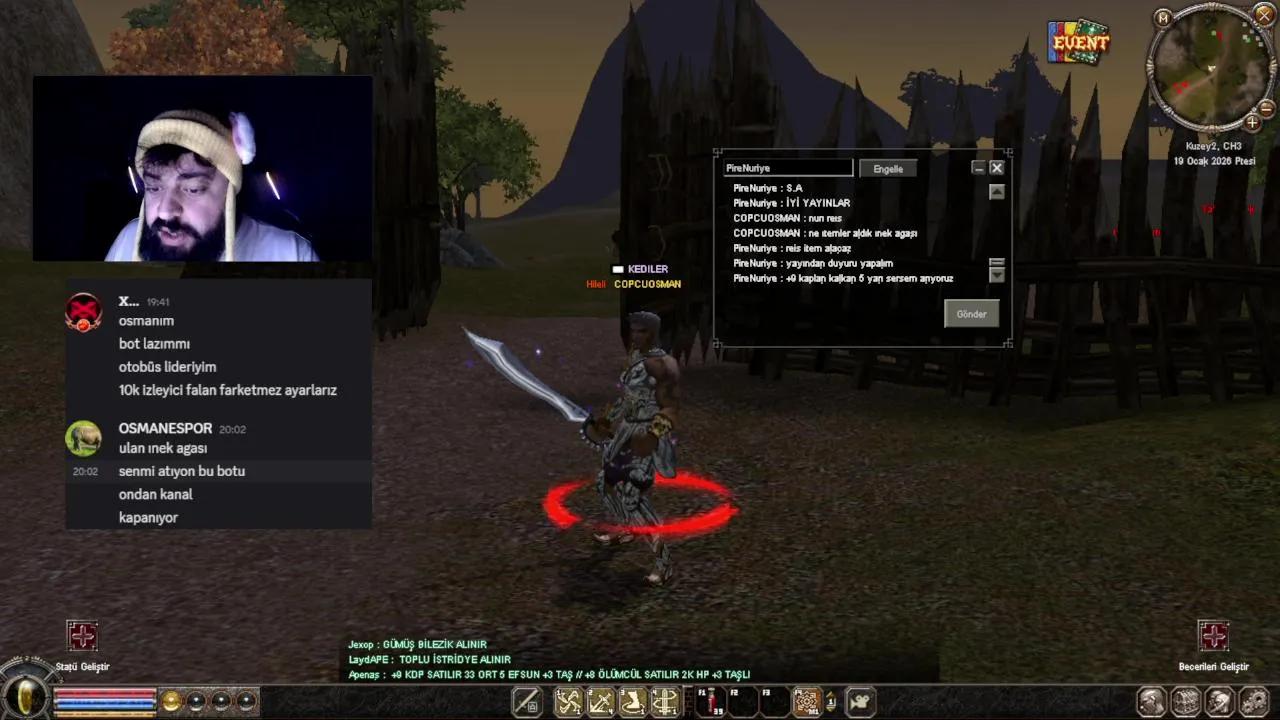Open the Event icon
The width and height of the screenshot is (1280, 720).
tap(1079, 43)
